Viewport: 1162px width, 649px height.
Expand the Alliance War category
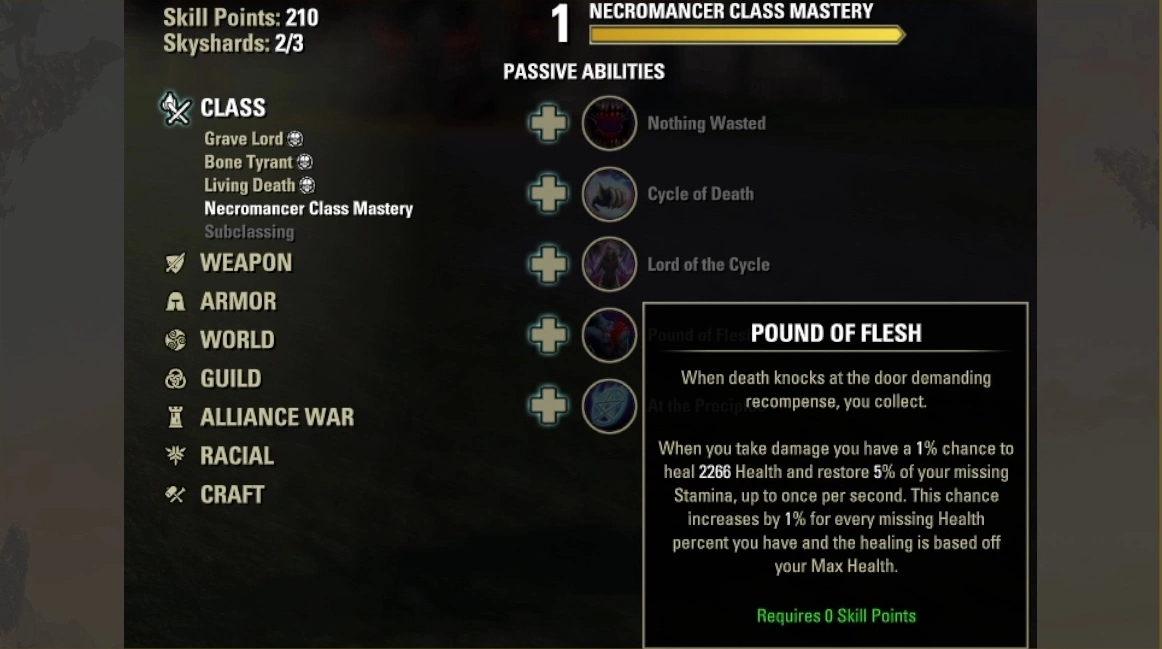(x=276, y=417)
